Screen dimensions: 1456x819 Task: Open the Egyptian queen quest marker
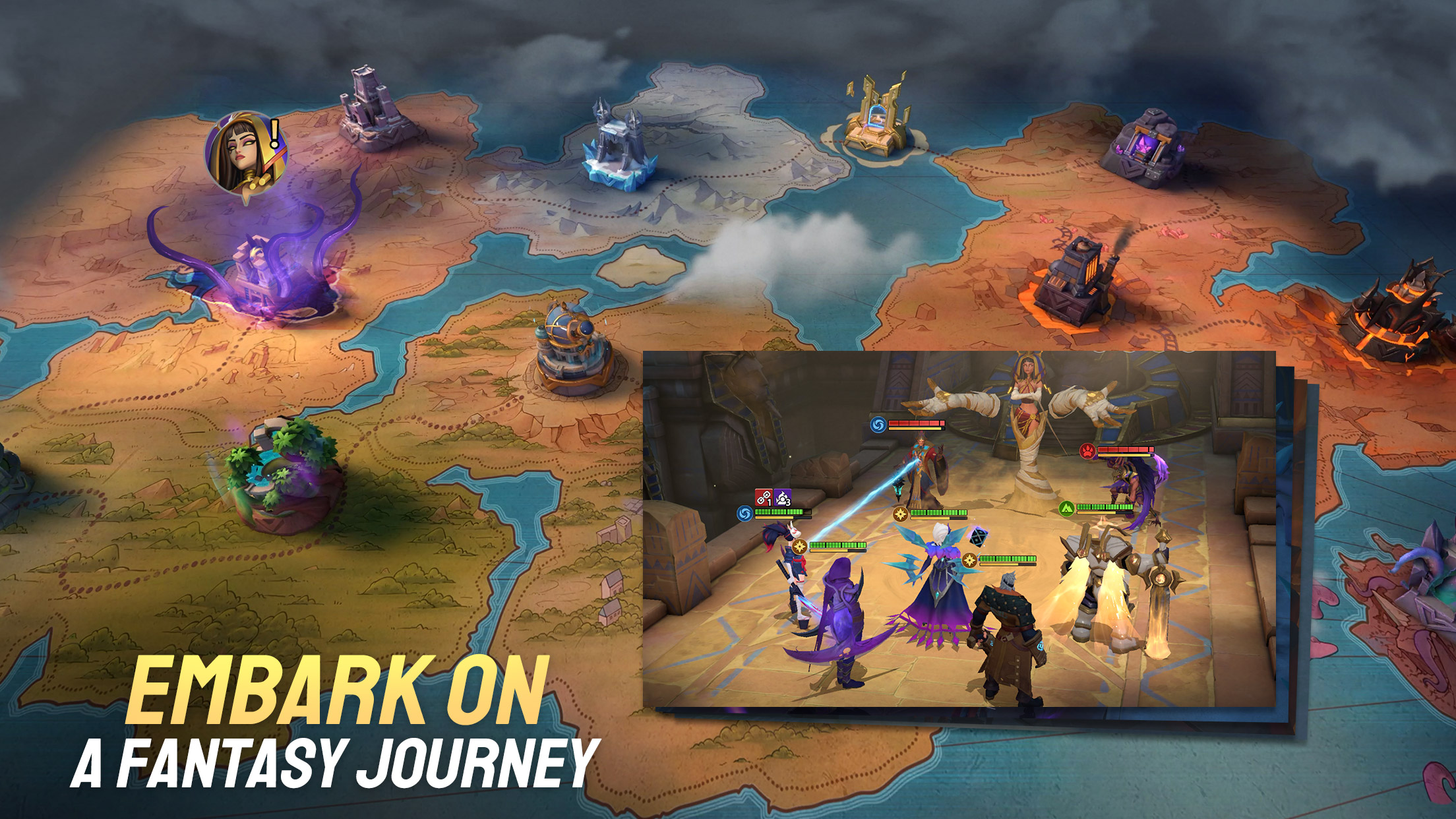coord(246,152)
